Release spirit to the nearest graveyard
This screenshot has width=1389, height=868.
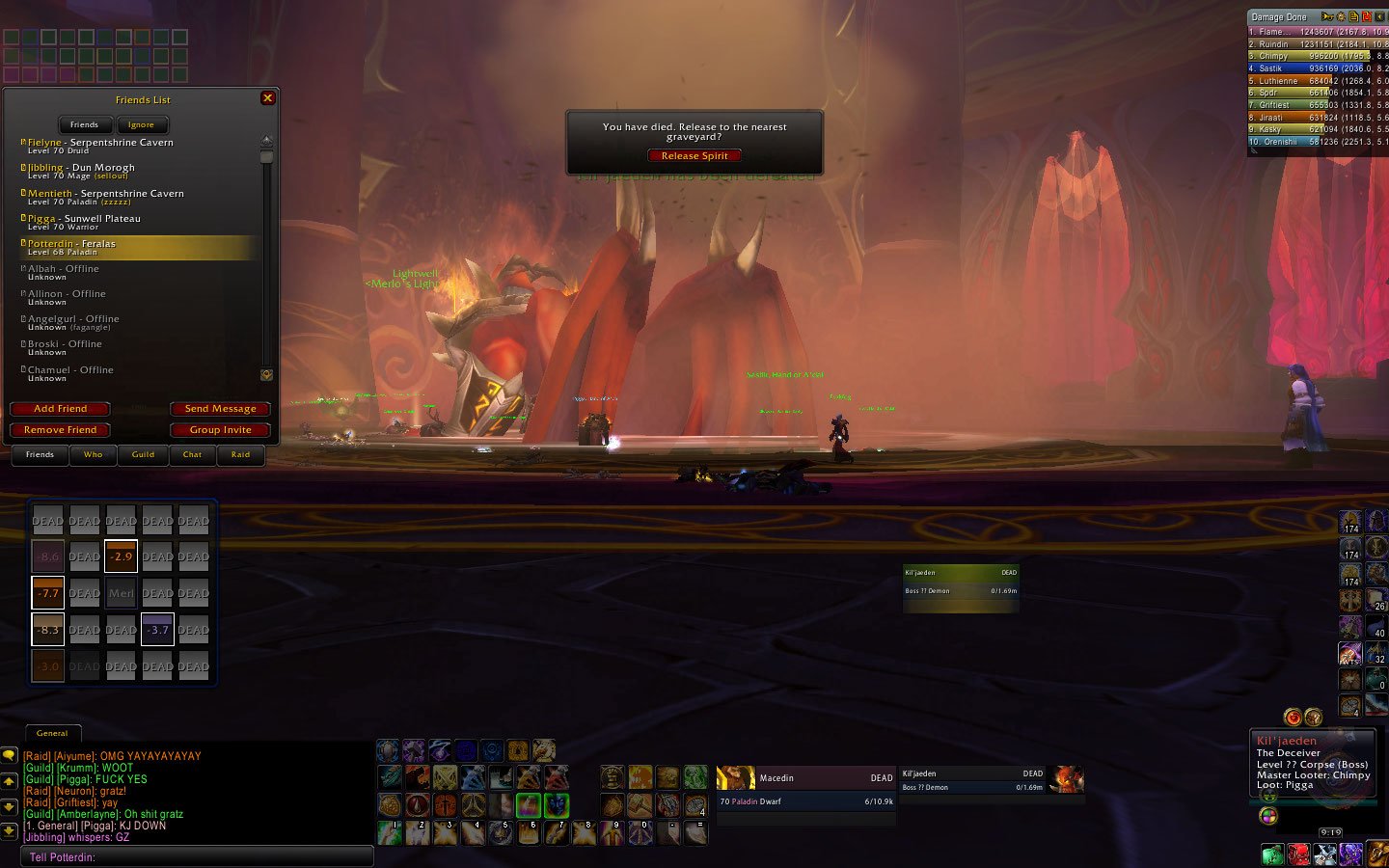[x=694, y=155]
